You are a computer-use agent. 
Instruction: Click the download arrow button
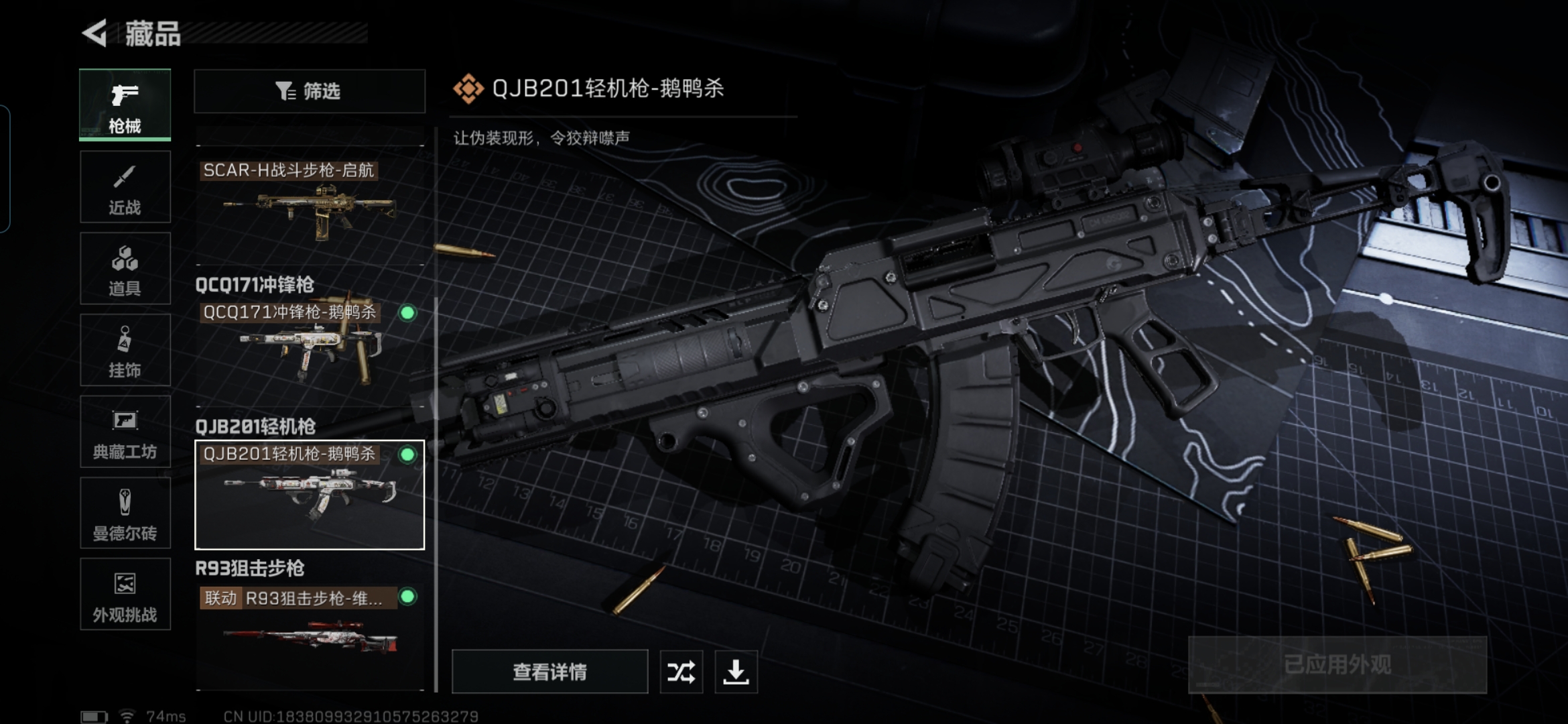[x=736, y=672]
